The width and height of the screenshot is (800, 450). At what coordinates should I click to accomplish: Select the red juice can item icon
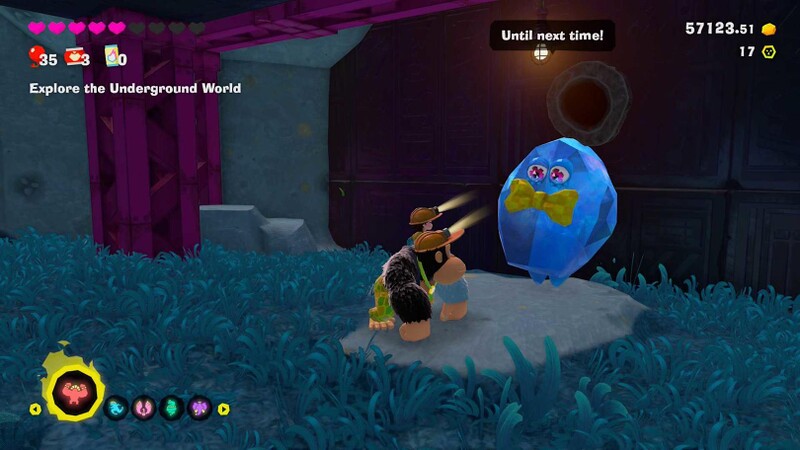coord(74,57)
